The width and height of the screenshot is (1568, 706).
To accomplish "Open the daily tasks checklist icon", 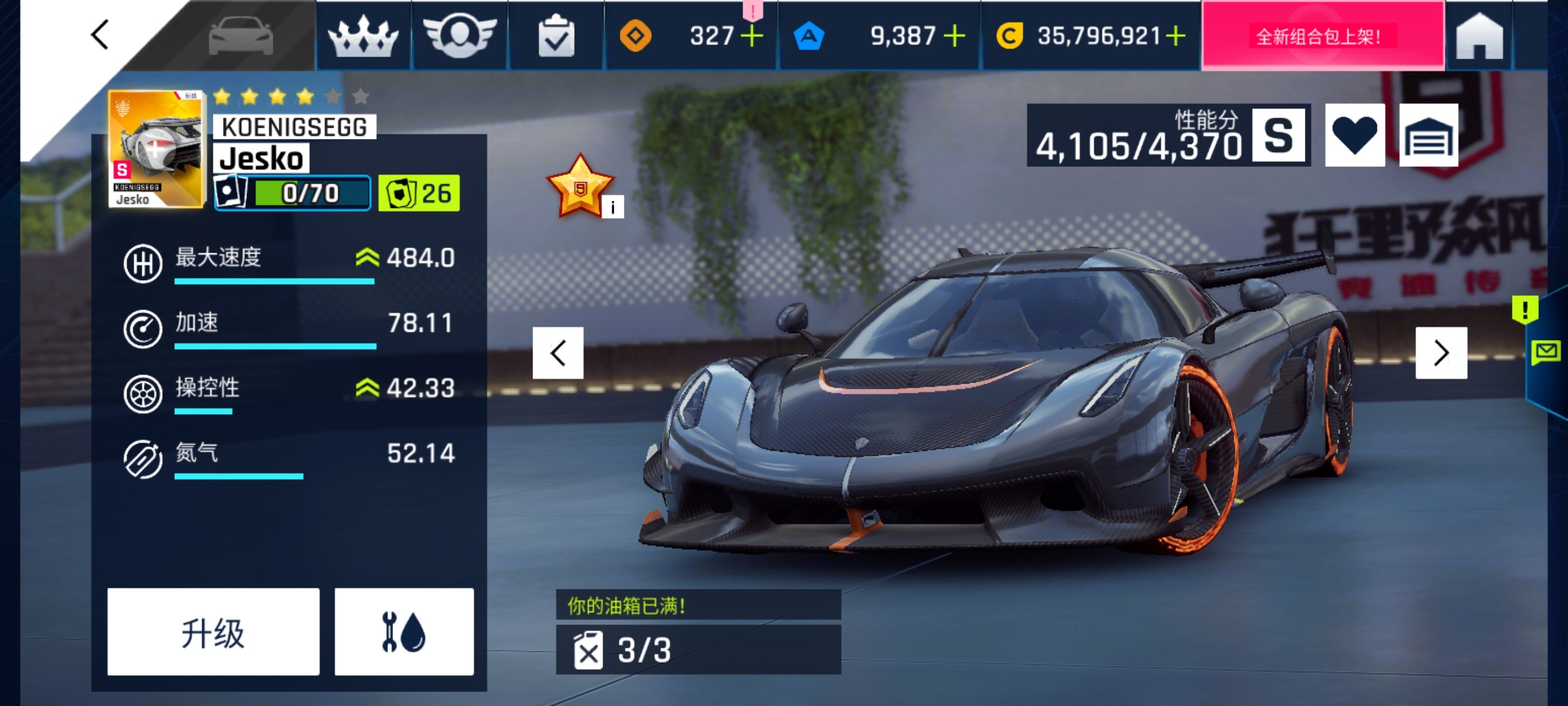I will (x=556, y=36).
